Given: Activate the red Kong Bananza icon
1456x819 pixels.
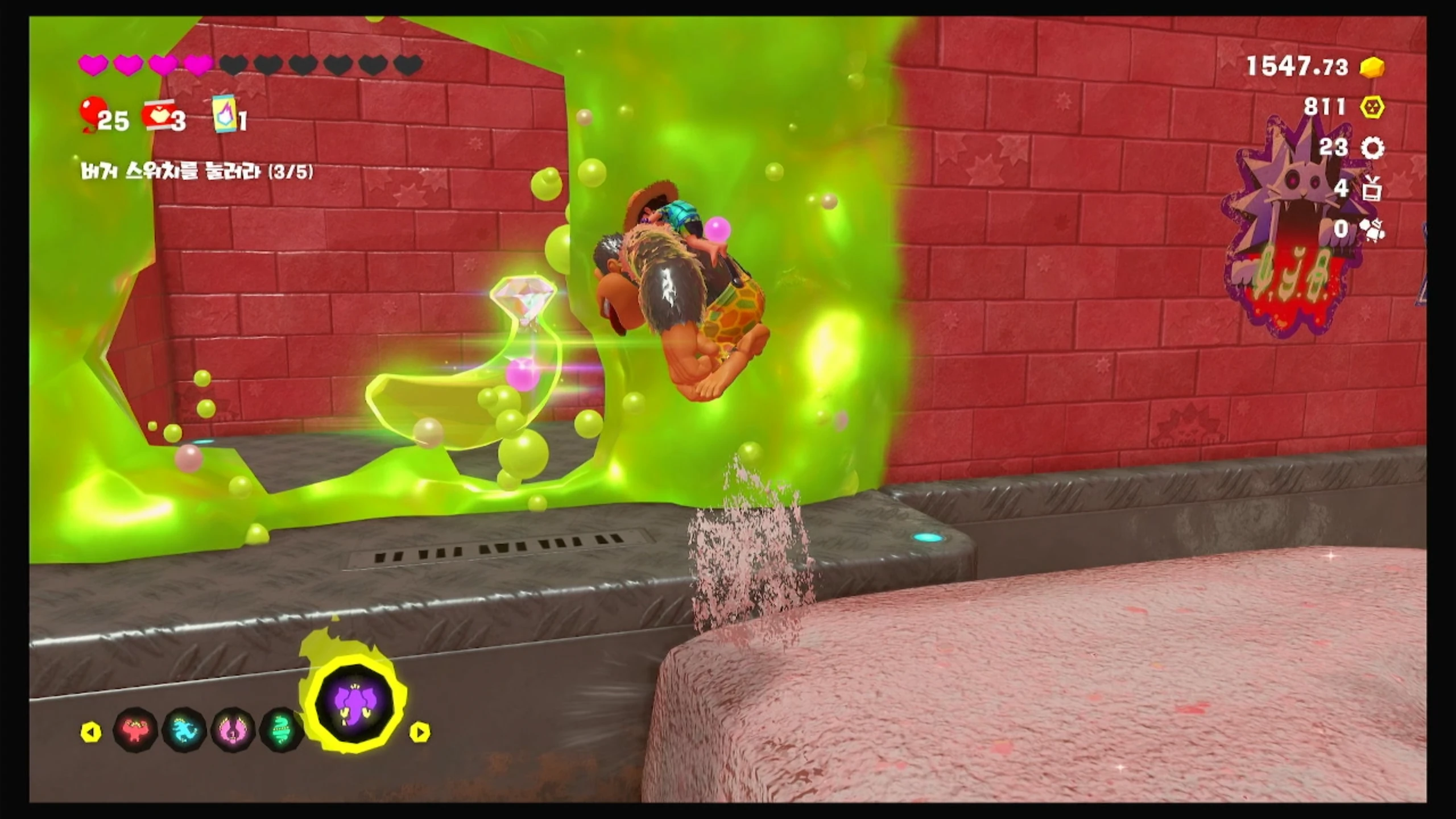Looking at the screenshot, I should coord(135,730).
